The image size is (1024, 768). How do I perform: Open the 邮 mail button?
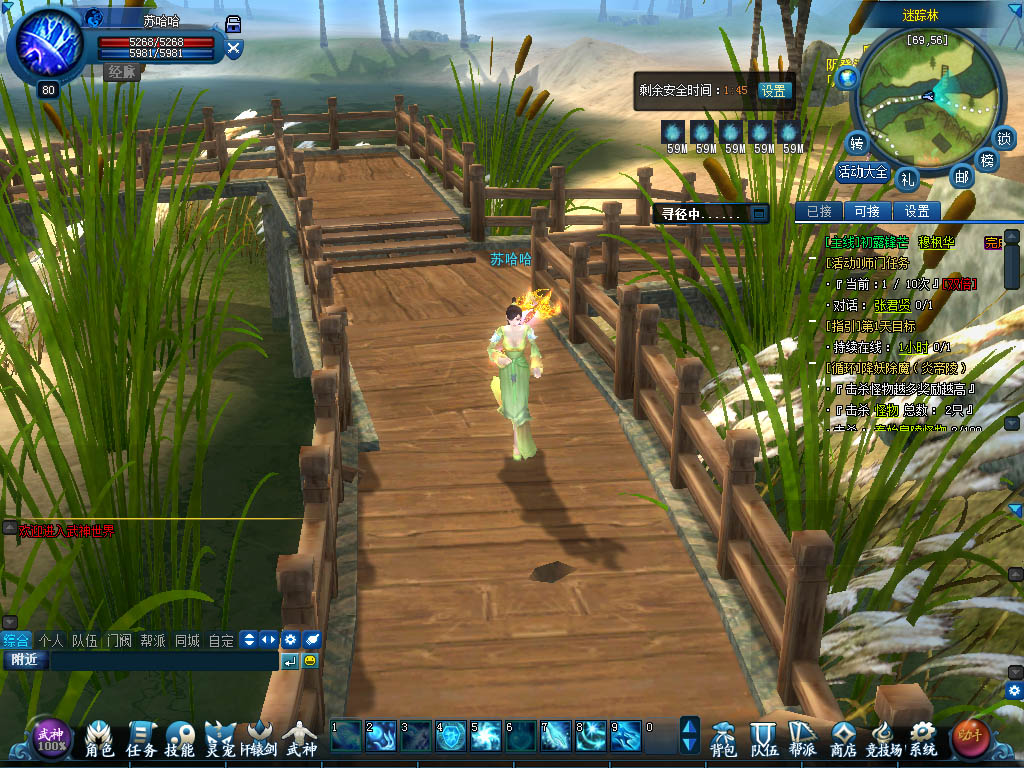click(961, 177)
